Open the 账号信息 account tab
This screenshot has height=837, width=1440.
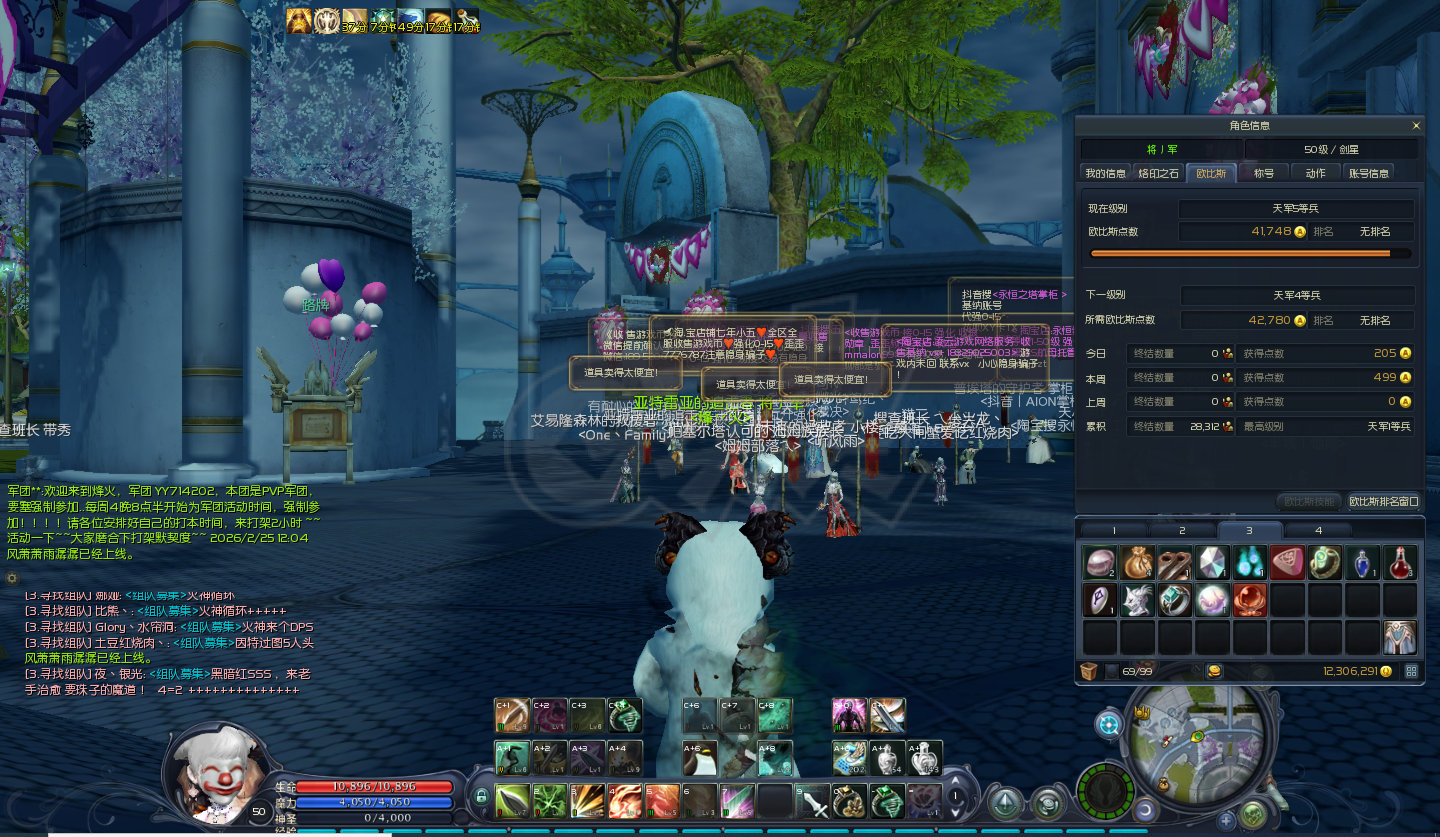point(1369,173)
